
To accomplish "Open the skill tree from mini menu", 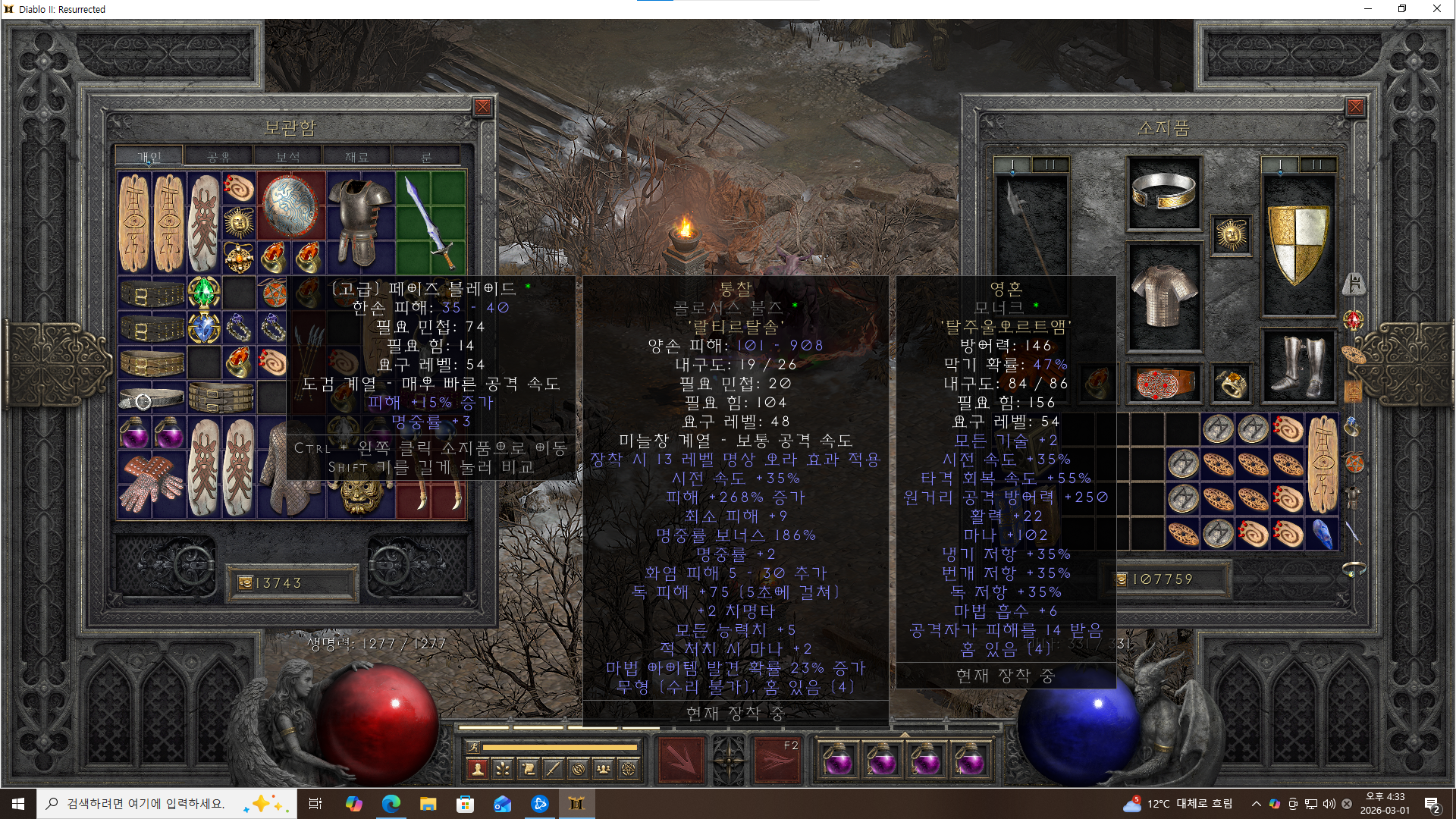I will (x=503, y=770).
